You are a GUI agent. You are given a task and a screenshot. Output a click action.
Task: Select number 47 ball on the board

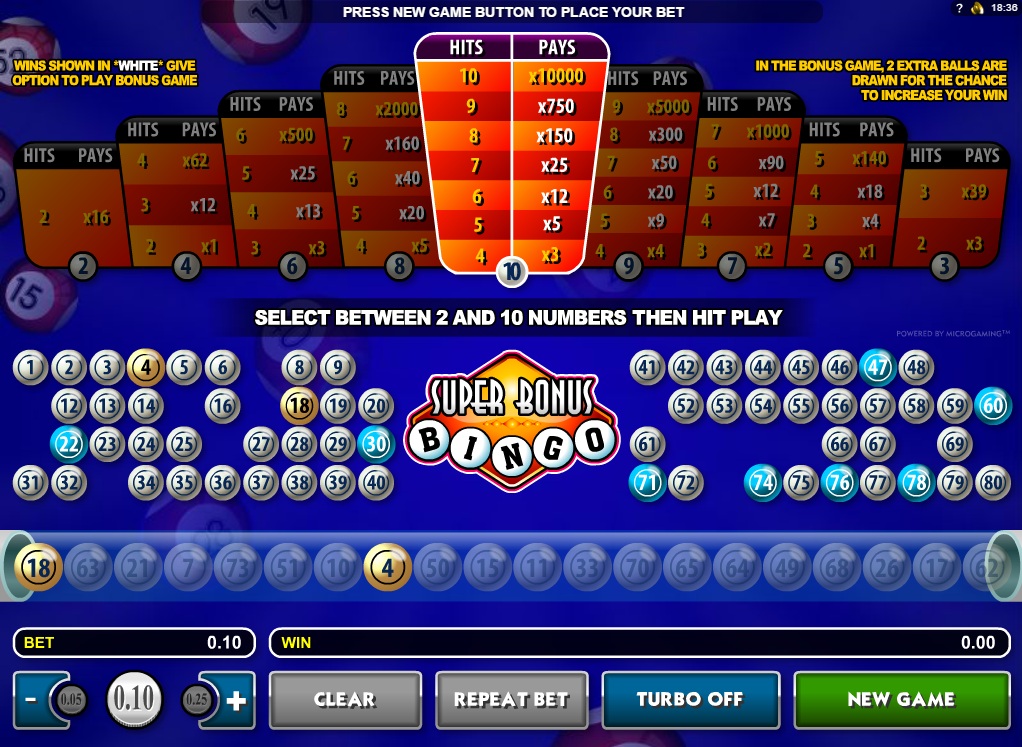click(x=877, y=368)
